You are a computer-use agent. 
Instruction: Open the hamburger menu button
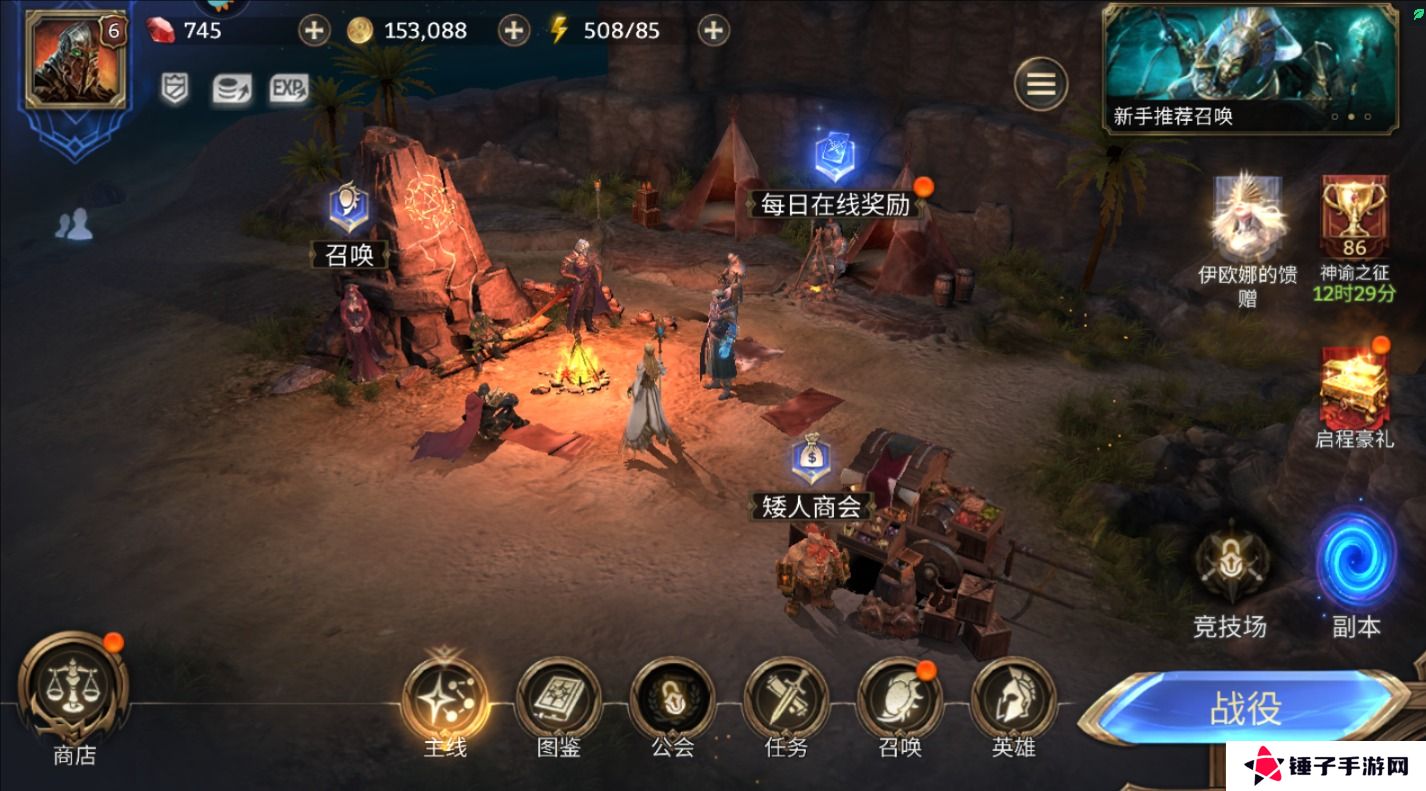coord(1041,84)
